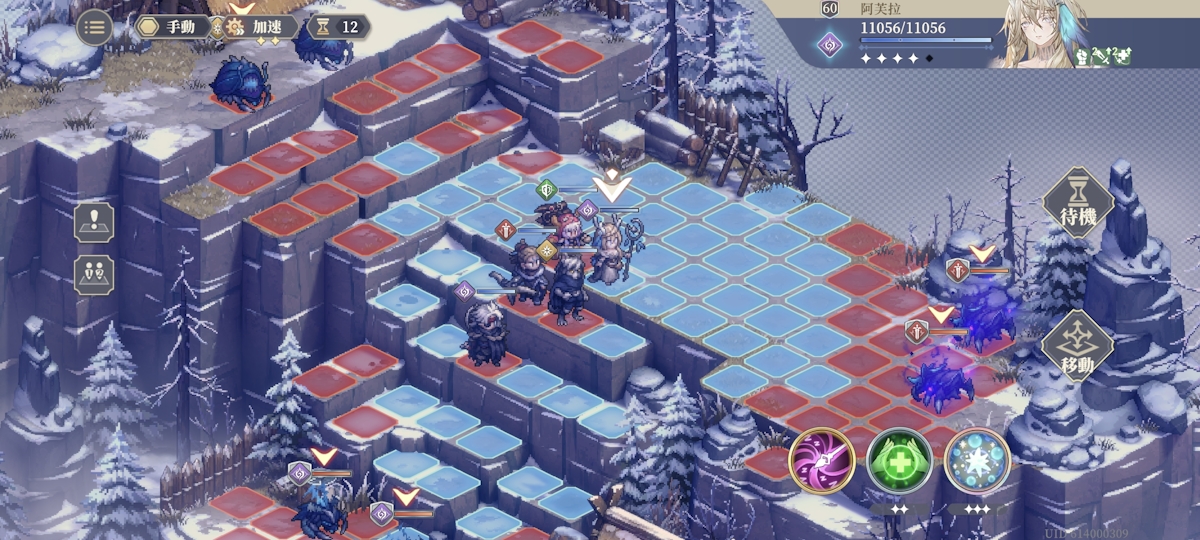Activate the blue starburst skill
Image resolution: width=1200 pixels, height=540 pixels.
(x=977, y=461)
